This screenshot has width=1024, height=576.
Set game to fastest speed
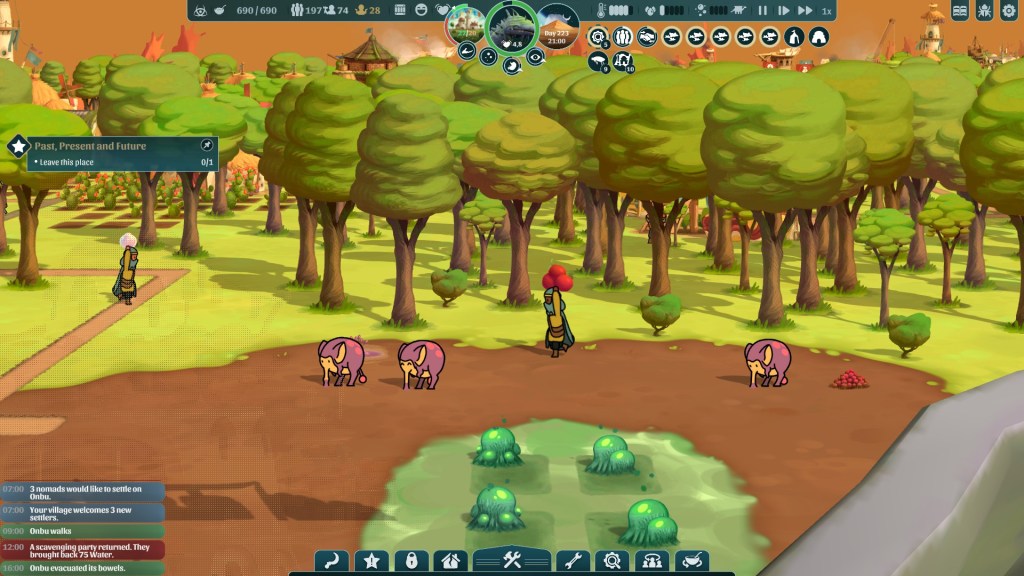click(x=805, y=10)
